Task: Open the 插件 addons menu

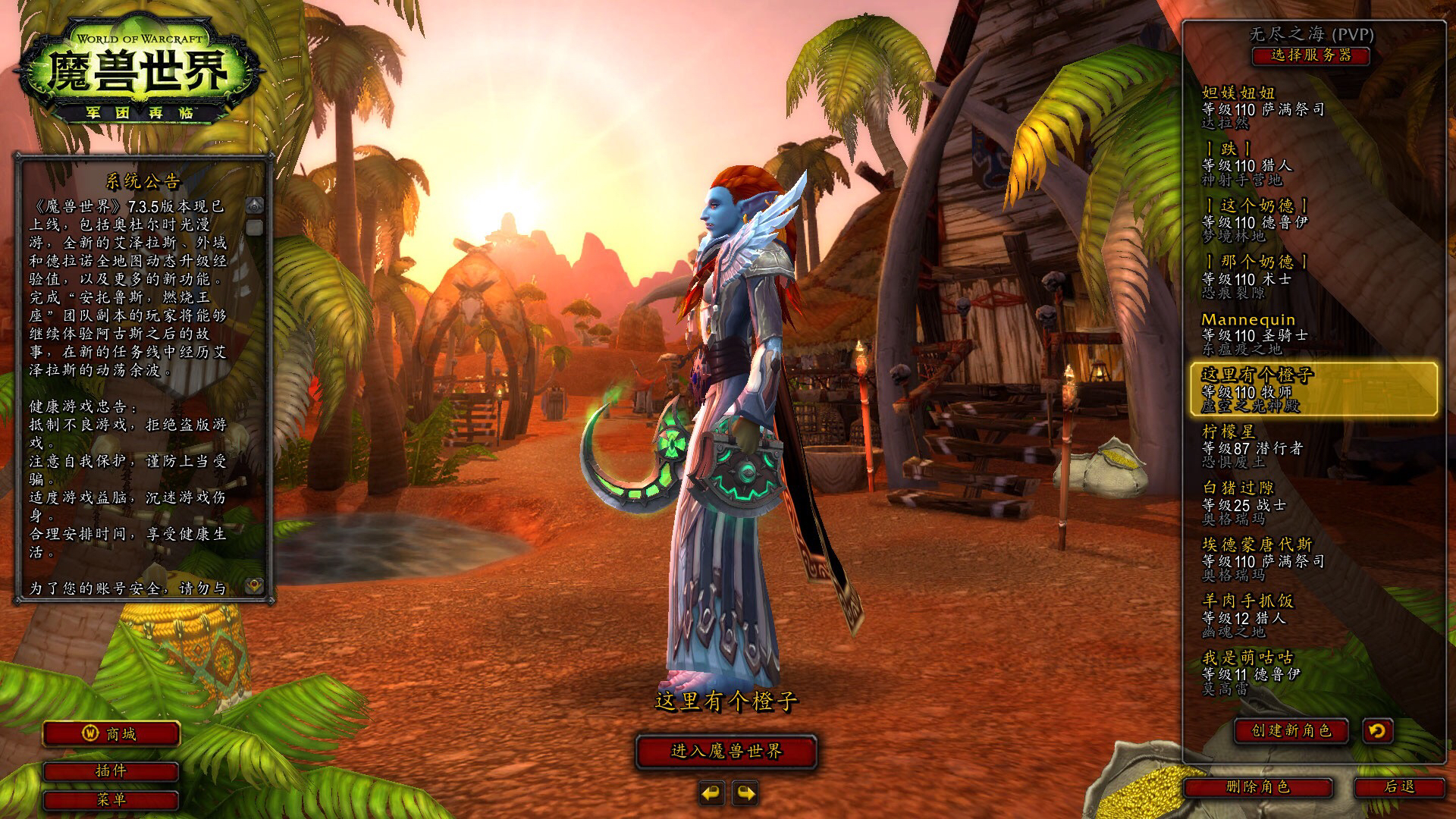Action: 111,771
